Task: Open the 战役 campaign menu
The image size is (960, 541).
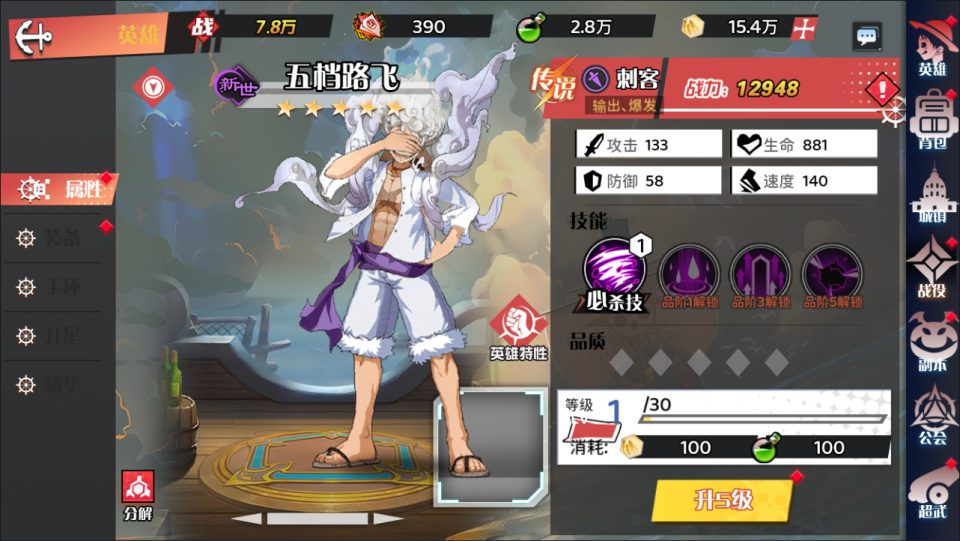Action: tap(932, 267)
